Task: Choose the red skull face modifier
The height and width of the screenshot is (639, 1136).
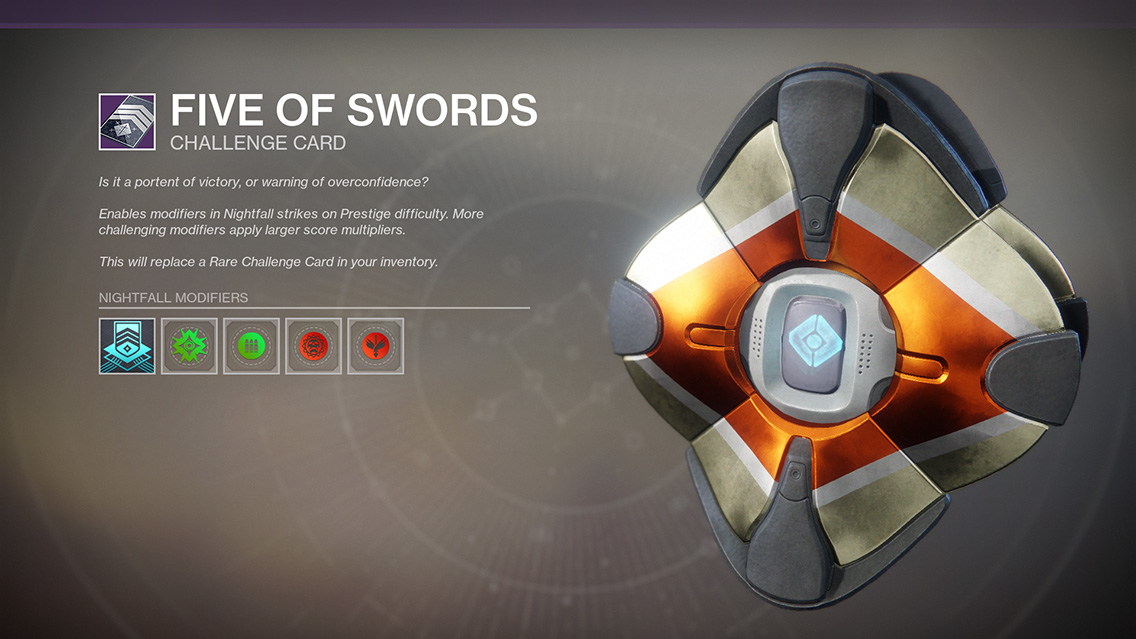Action: [313, 346]
